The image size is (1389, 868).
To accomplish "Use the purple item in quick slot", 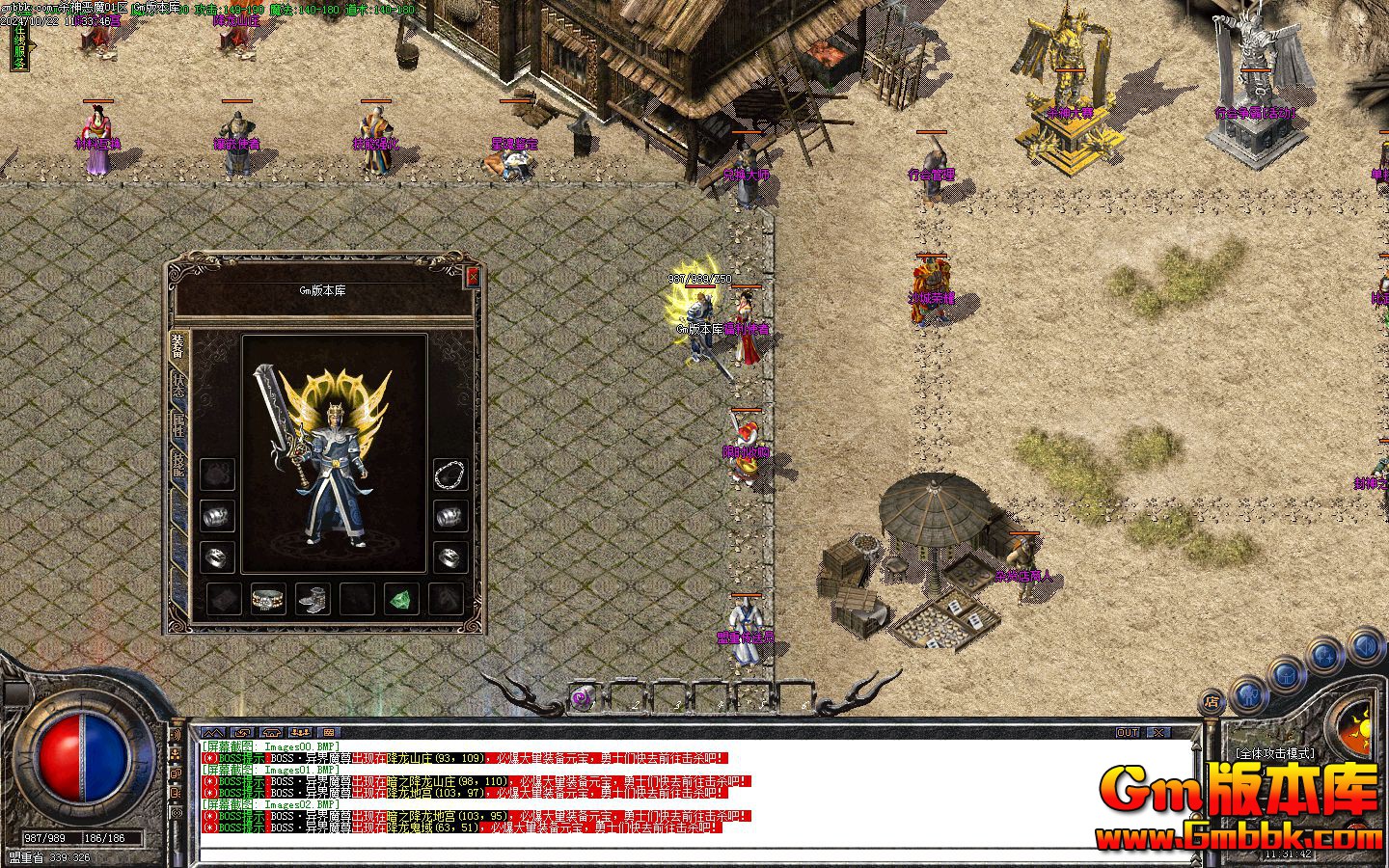I will coord(582,697).
